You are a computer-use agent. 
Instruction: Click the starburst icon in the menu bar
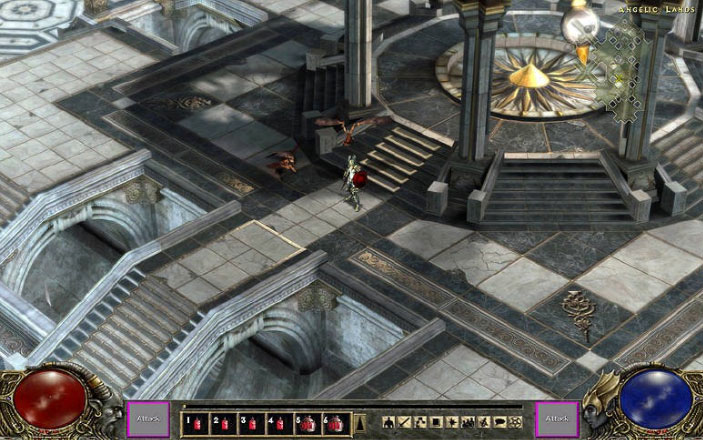point(454,423)
